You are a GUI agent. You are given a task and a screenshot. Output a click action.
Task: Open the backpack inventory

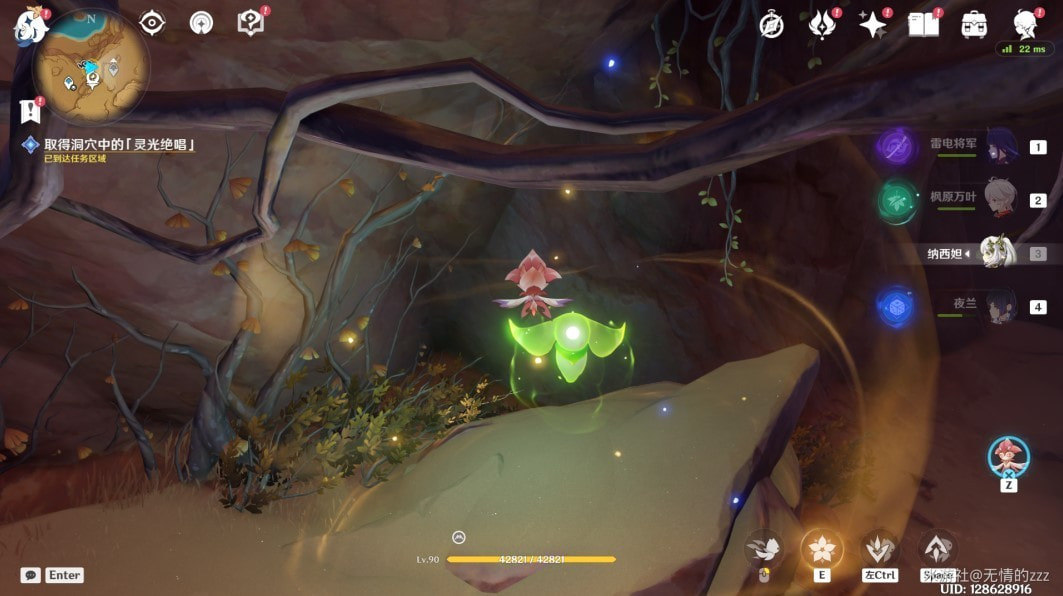[x=974, y=26]
